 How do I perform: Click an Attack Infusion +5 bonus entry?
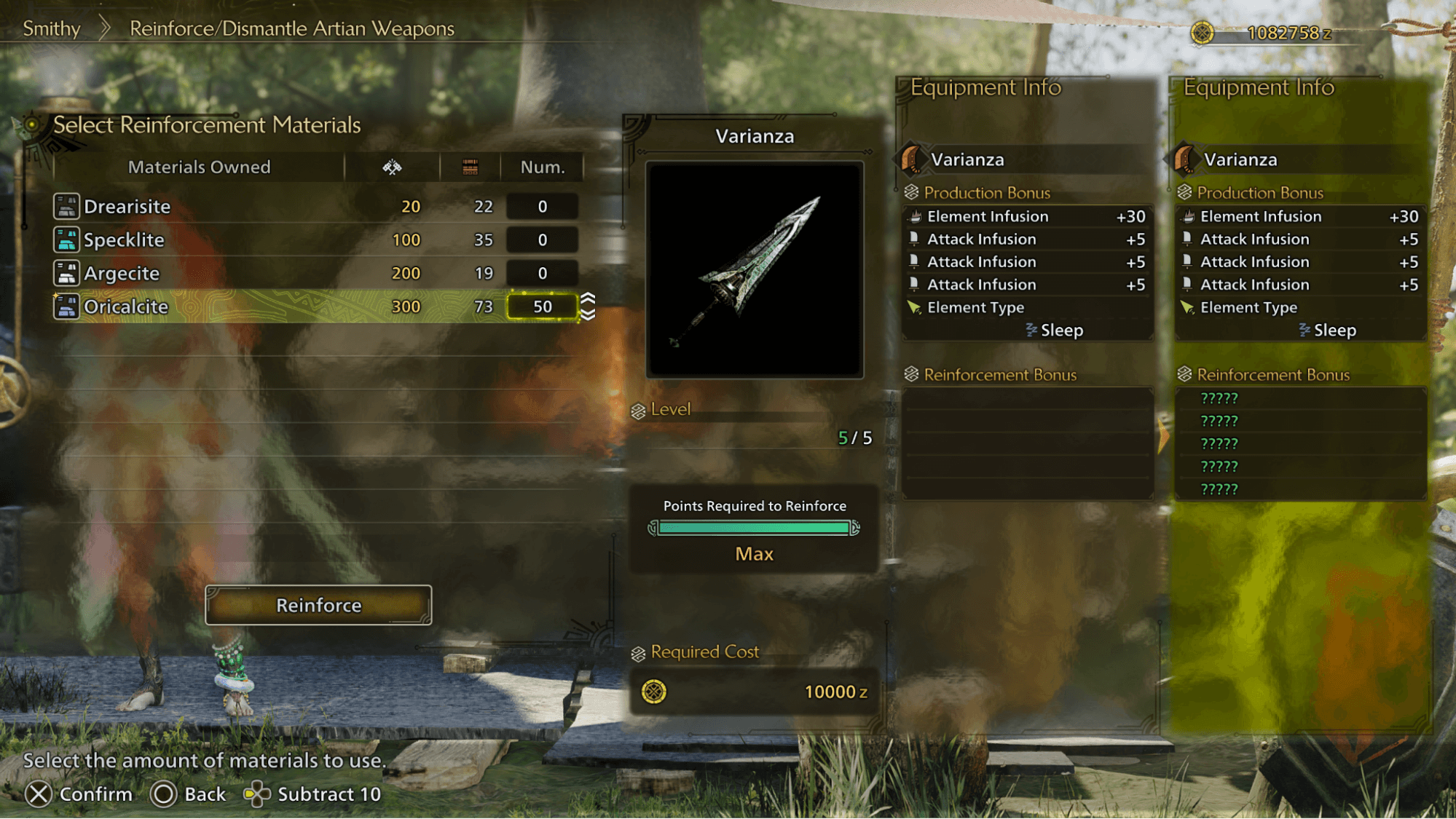point(983,239)
